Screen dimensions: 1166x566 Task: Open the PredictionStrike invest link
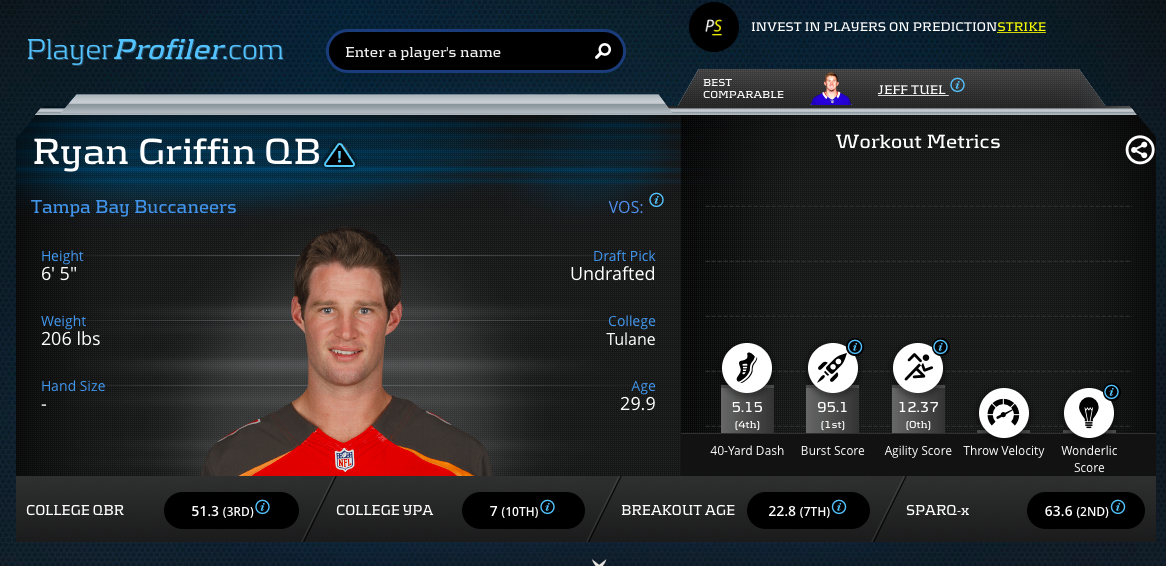(898, 27)
